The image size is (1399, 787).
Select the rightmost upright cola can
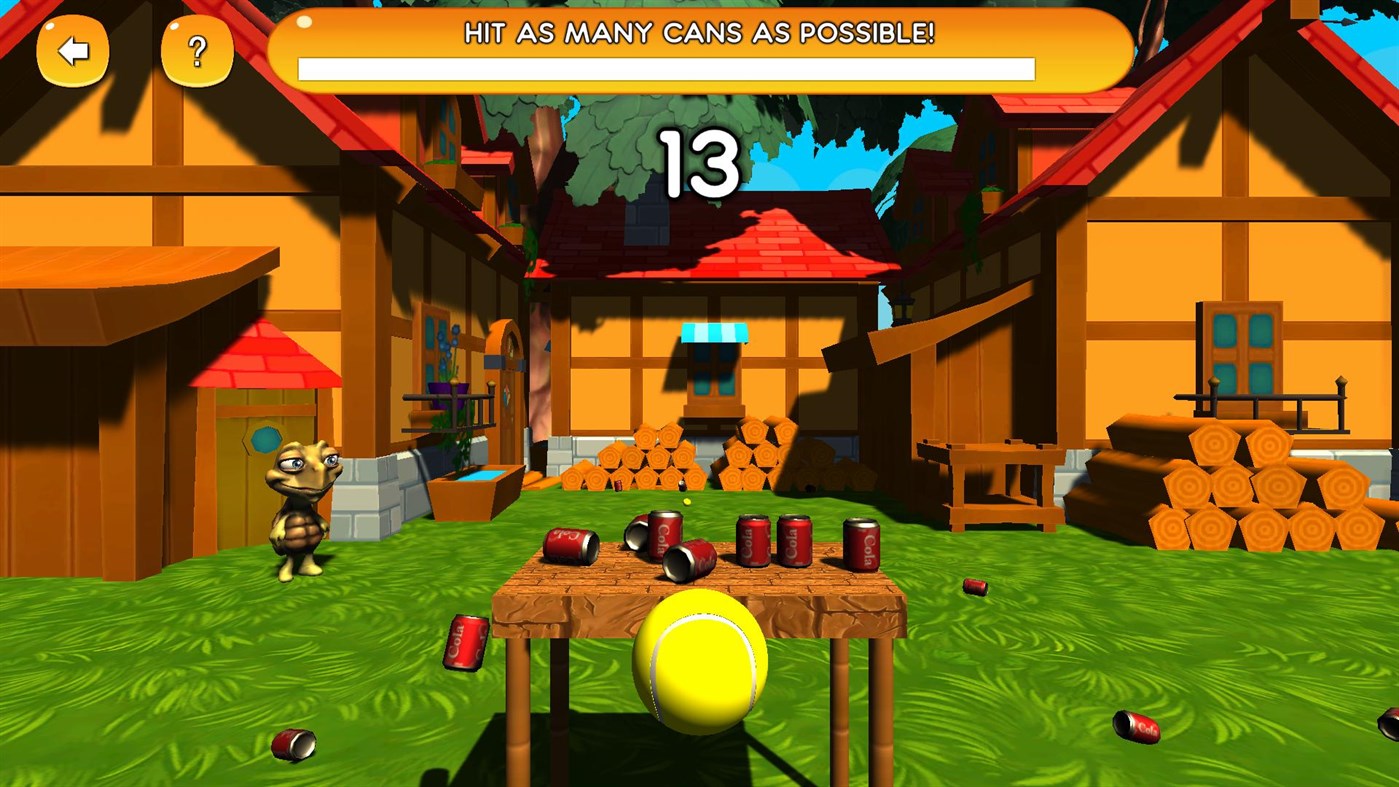[x=862, y=543]
